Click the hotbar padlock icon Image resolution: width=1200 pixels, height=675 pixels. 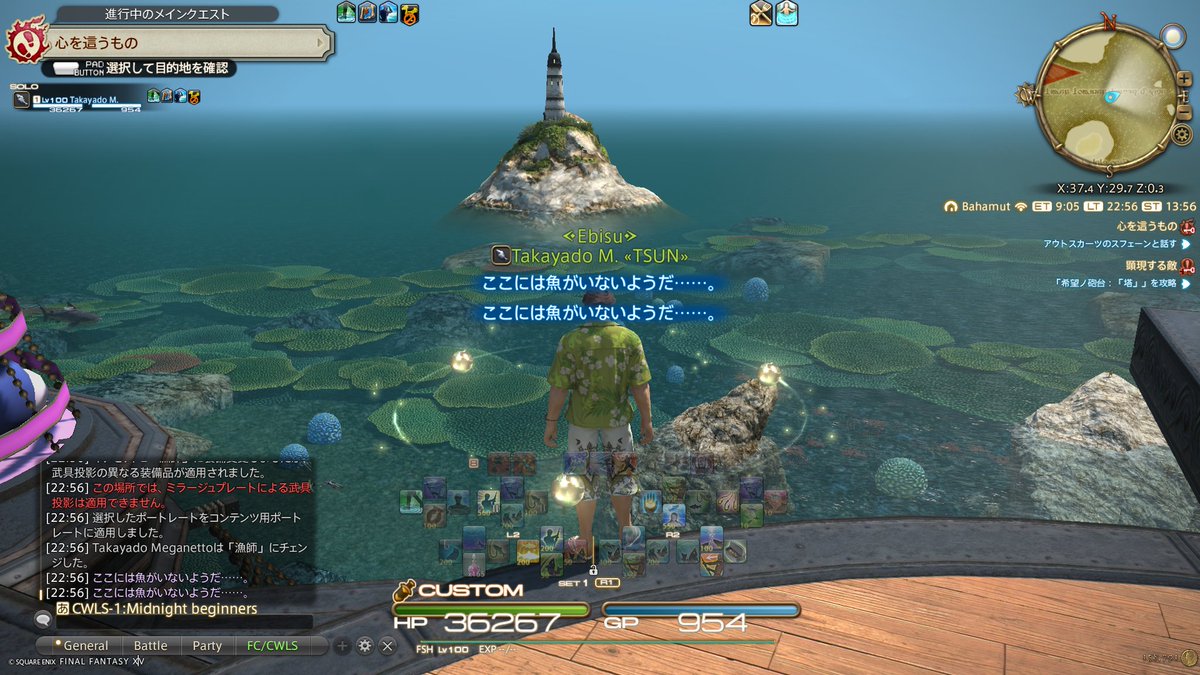(x=592, y=569)
